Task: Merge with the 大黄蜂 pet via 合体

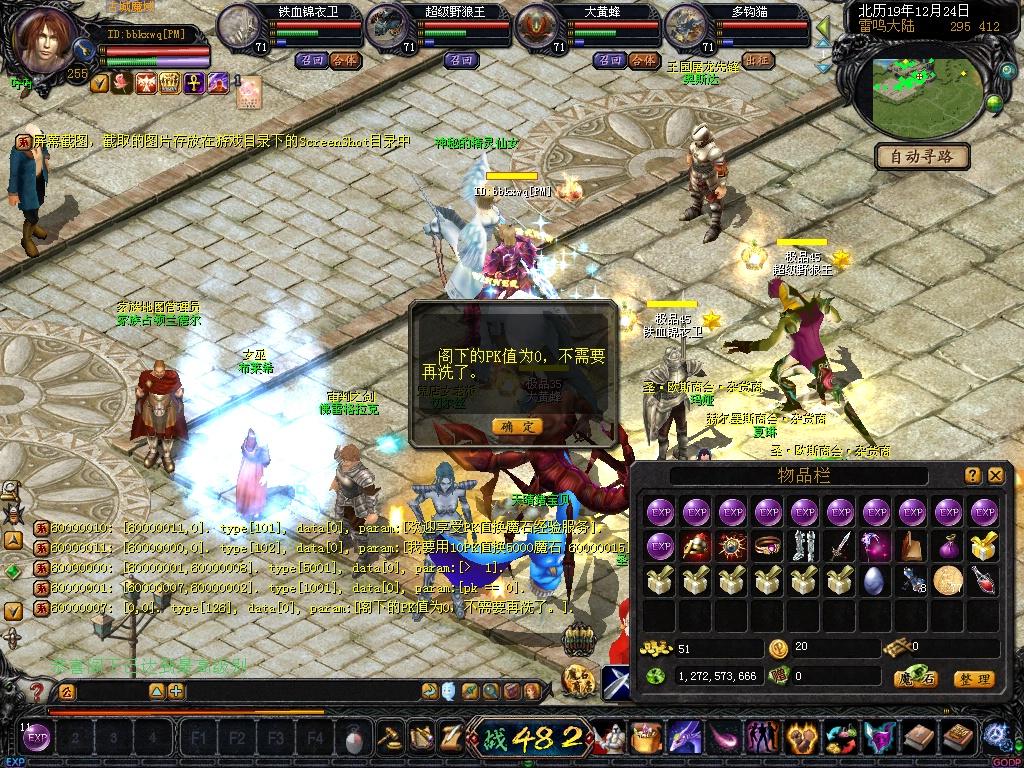Action: click(x=642, y=61)
